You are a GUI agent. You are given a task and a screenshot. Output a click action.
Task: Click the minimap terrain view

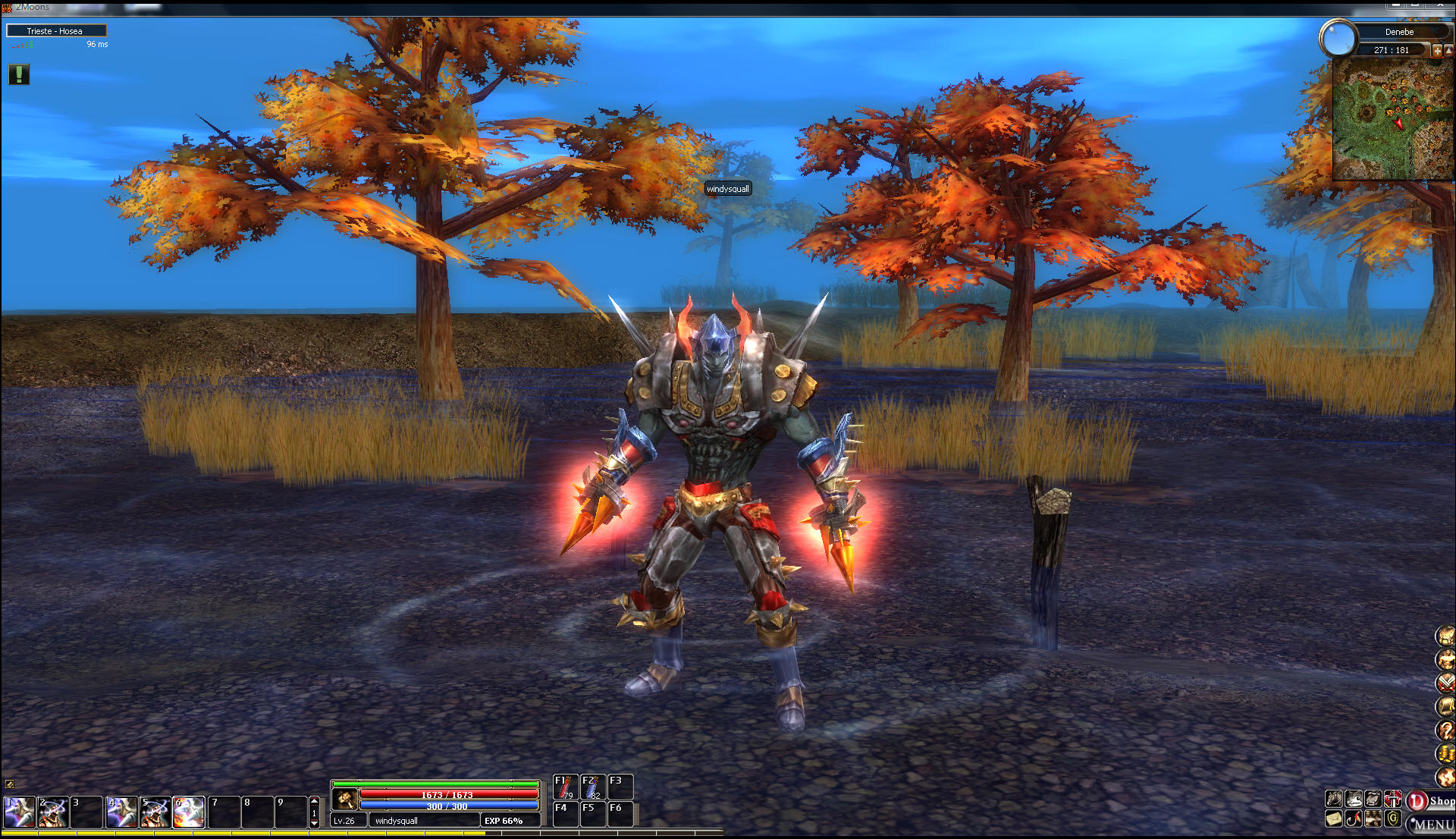1392,120
